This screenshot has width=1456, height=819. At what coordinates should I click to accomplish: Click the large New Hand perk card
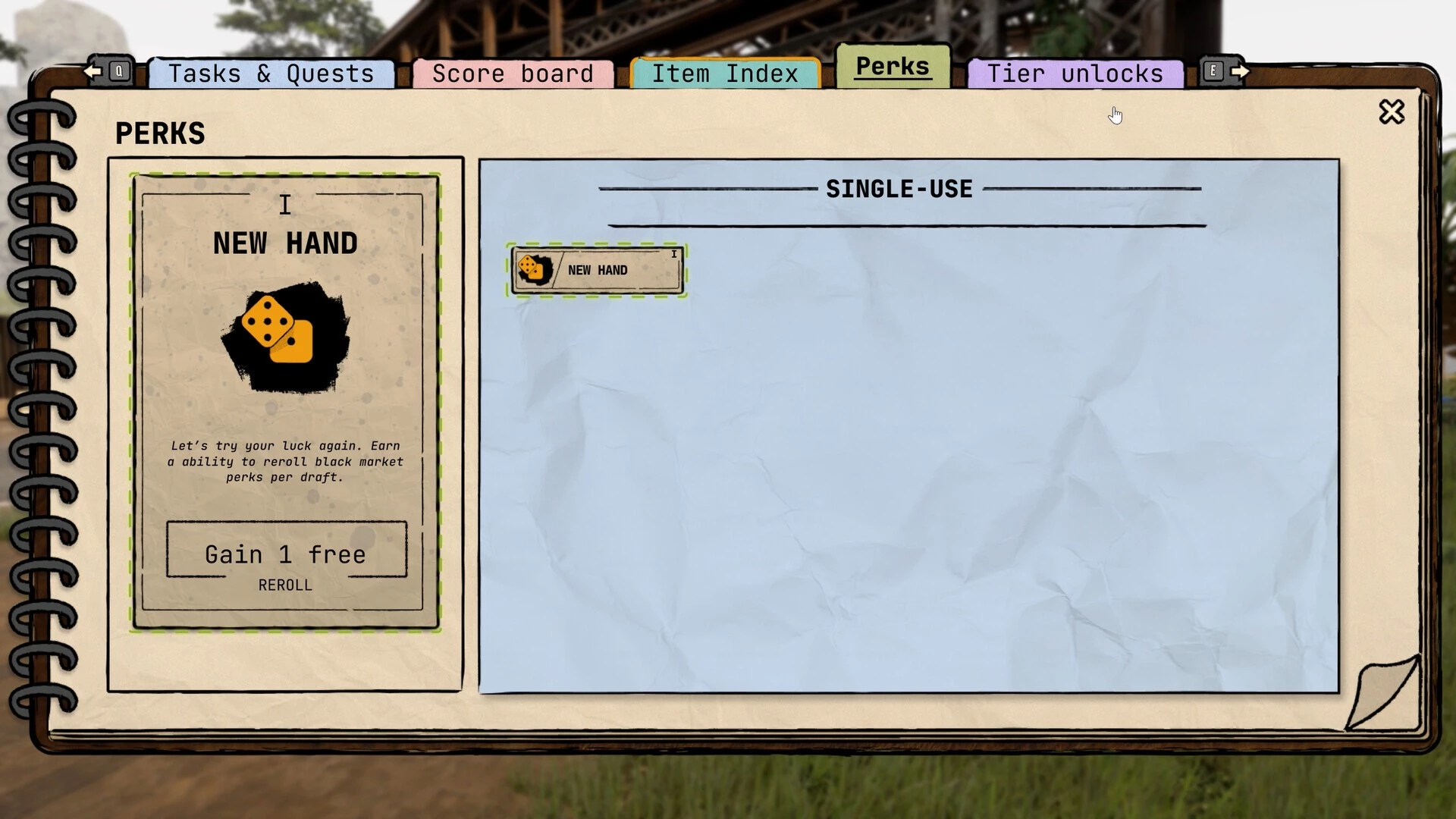(285, 402)
